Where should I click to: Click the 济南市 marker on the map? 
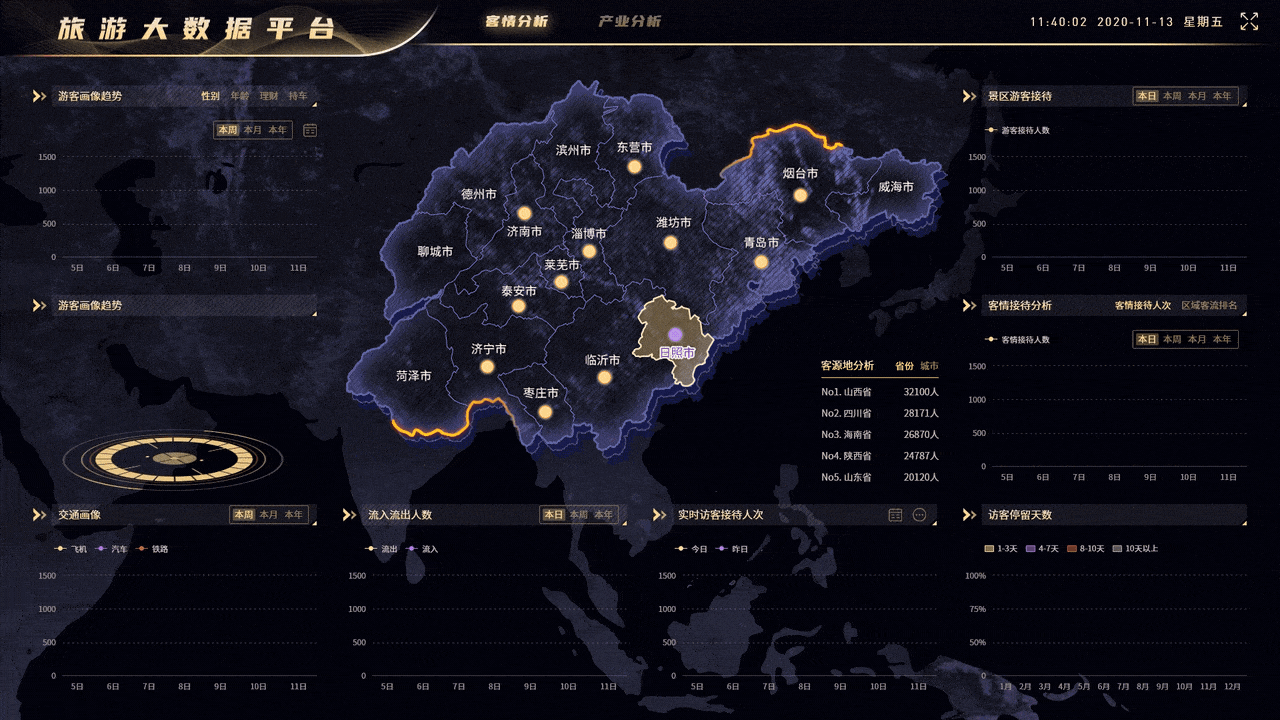click(x=527, y=213)
